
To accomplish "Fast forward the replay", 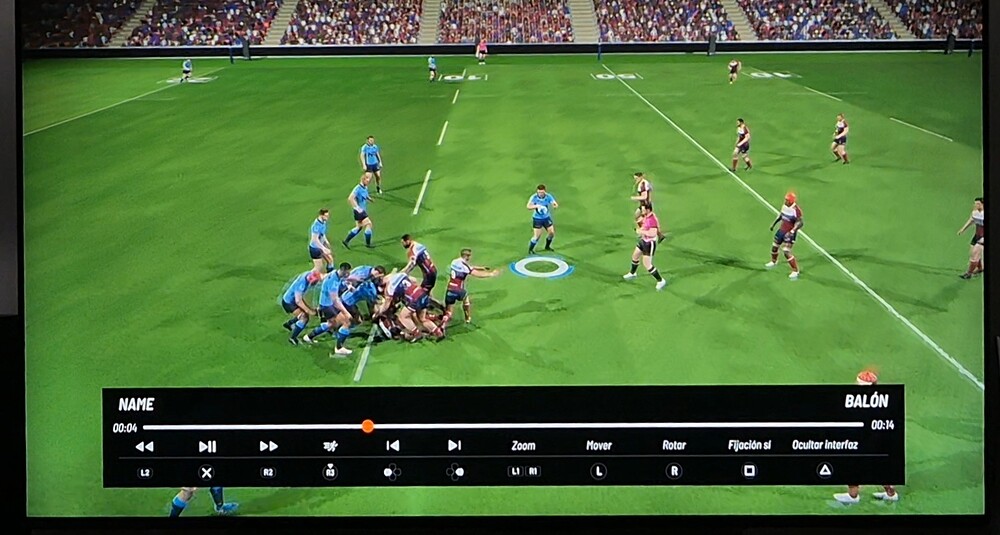I will pos(268,446).
